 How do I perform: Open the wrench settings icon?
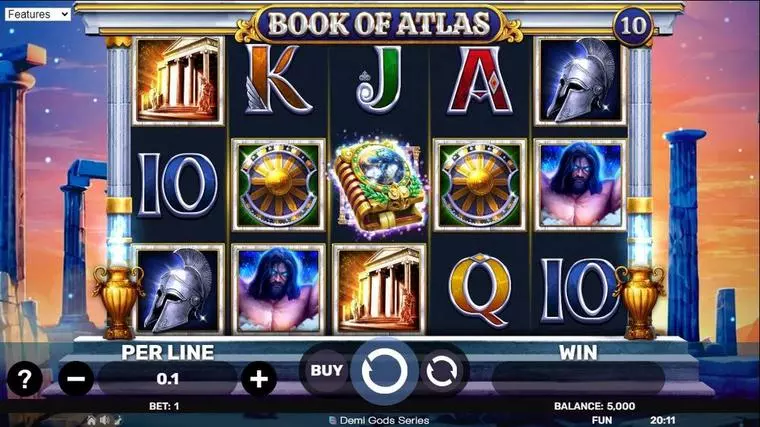(115, 420)
